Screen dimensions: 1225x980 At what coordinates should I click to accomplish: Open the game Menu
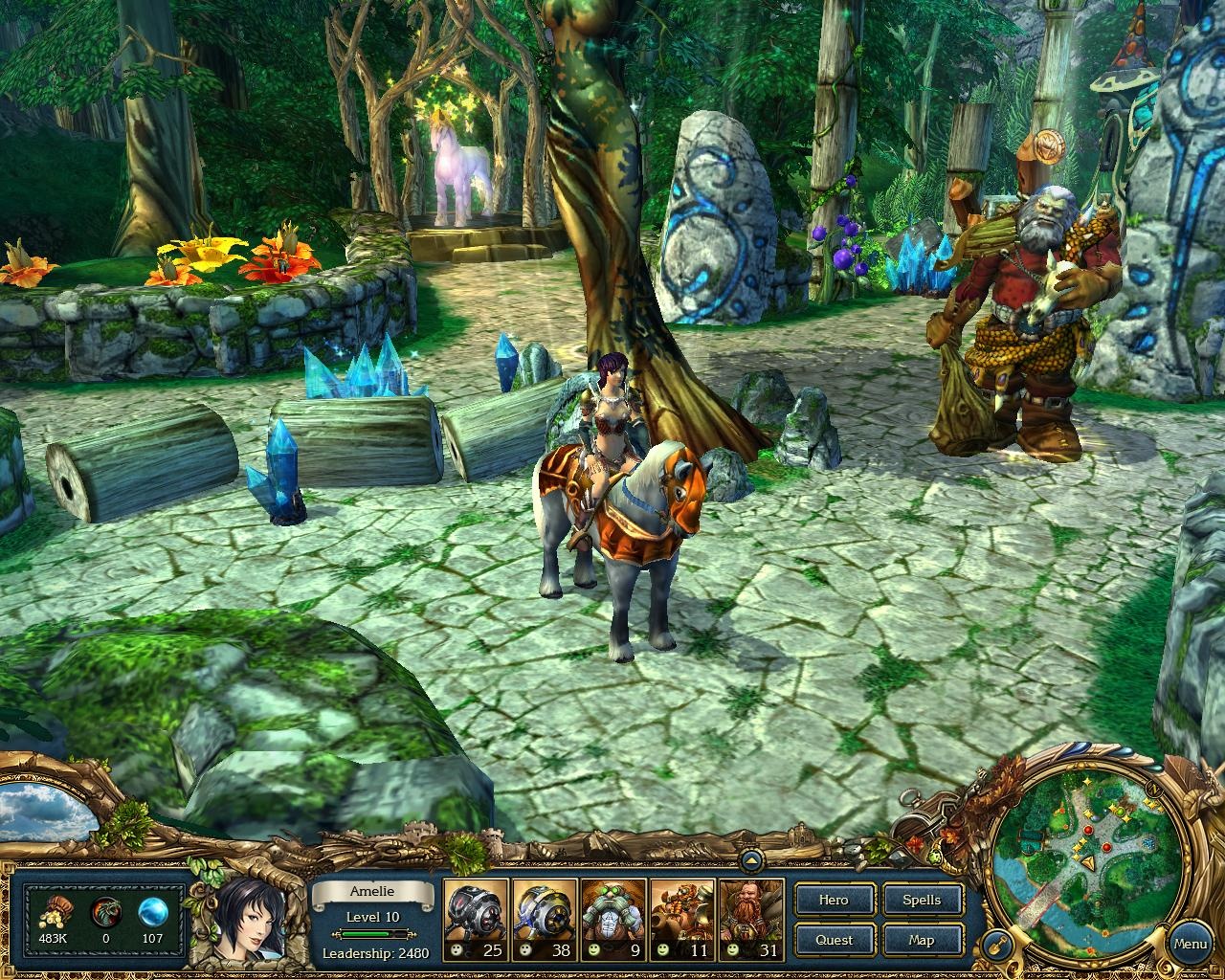coord(1190,943)
